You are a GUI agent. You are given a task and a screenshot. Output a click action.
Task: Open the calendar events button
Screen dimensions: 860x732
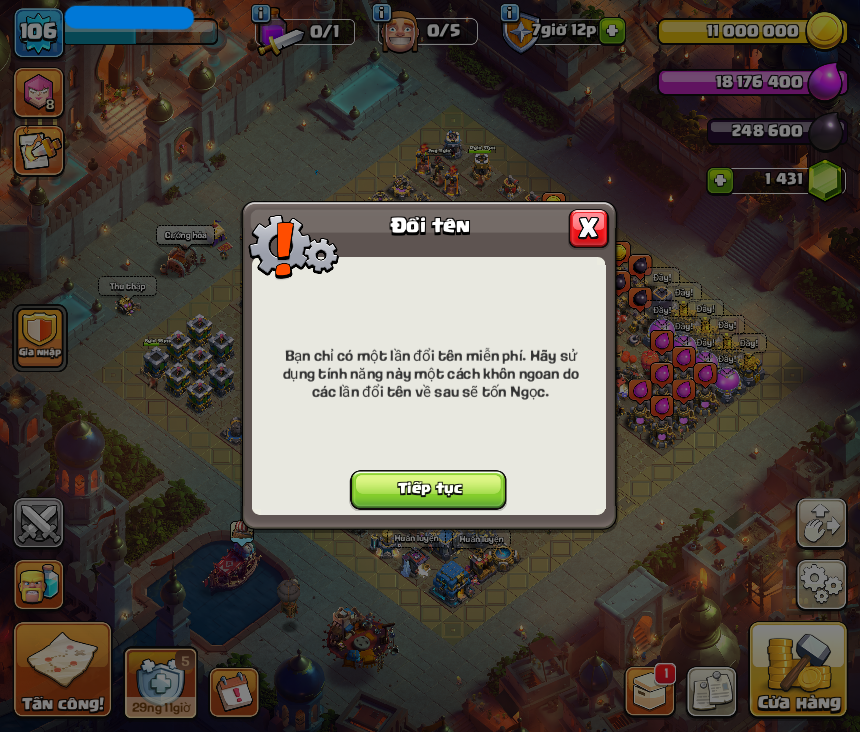tap(234, 692)
